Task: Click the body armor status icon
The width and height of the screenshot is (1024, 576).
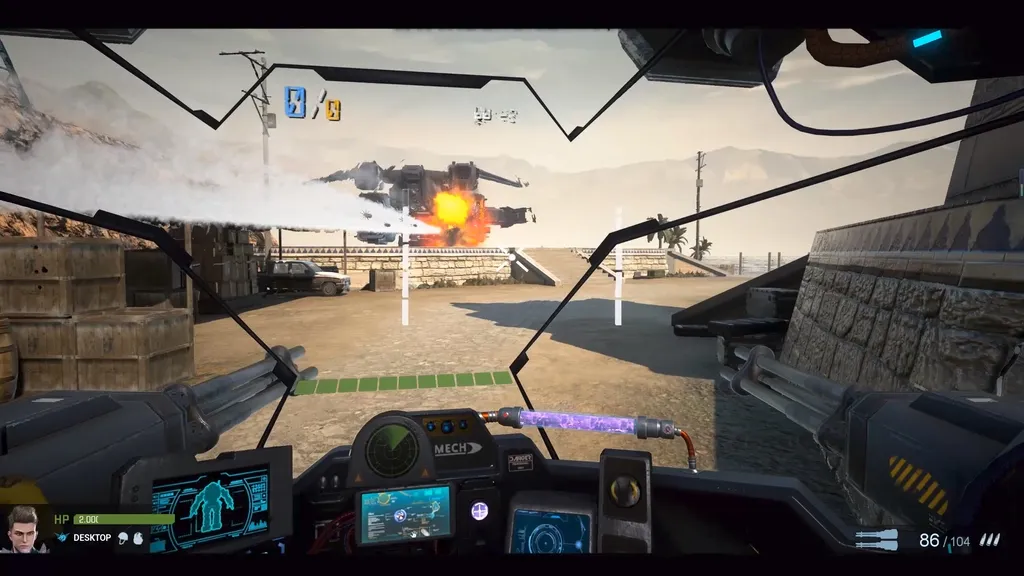Action: point(138,538)
